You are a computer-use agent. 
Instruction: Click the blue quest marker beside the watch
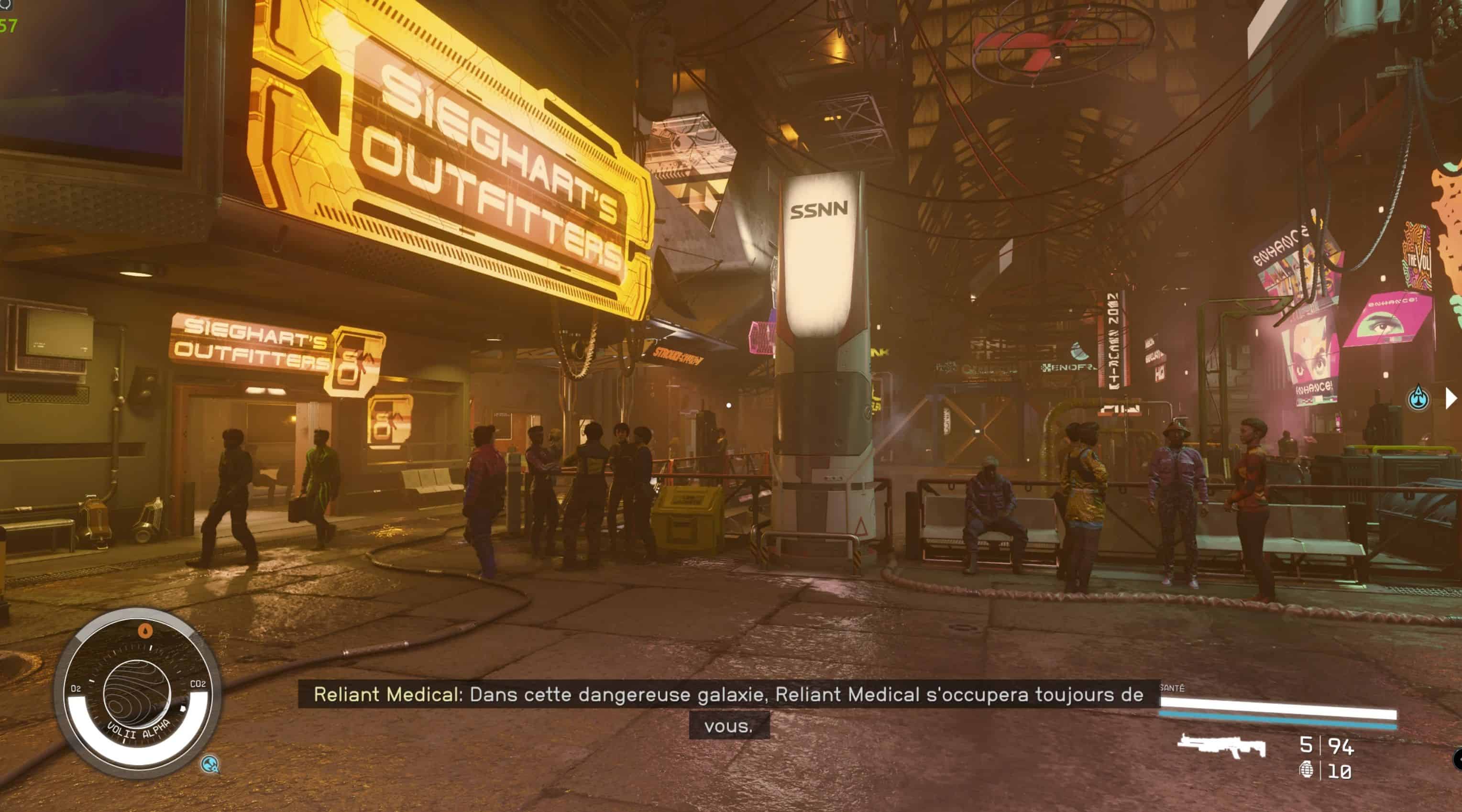[210, 764]
